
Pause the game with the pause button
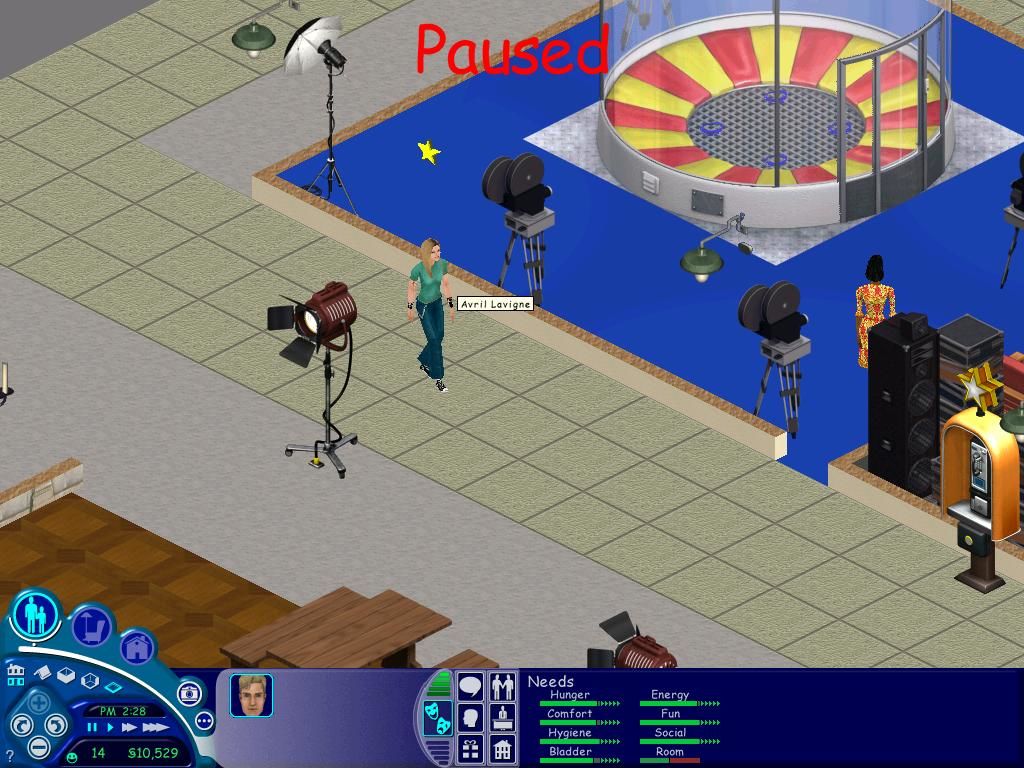92,728
